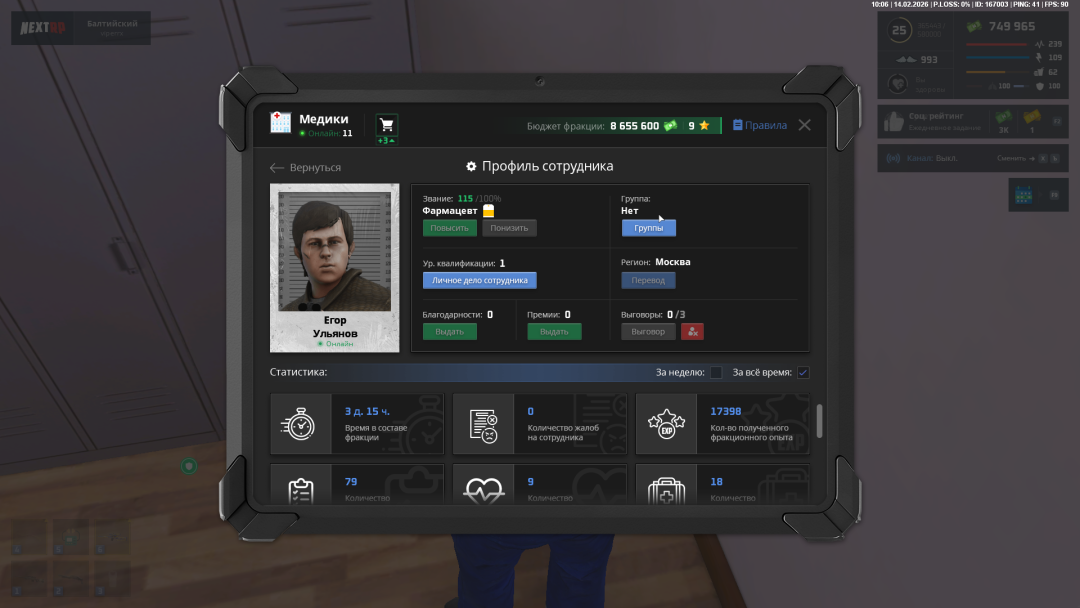The image size is (1080, 608).
Task: Issue a commendation under Благодарности
Action: (x=449, y=332)
